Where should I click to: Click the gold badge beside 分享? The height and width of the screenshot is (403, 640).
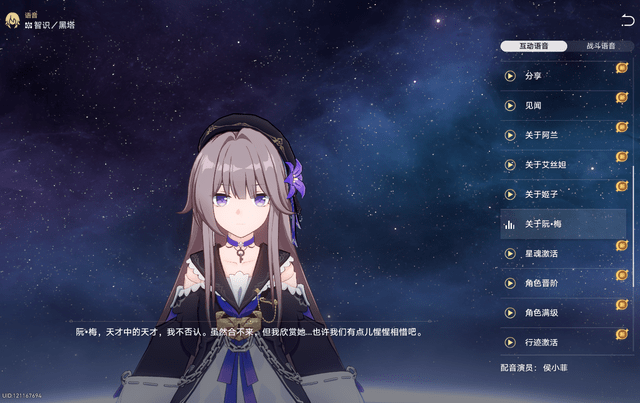621,70
